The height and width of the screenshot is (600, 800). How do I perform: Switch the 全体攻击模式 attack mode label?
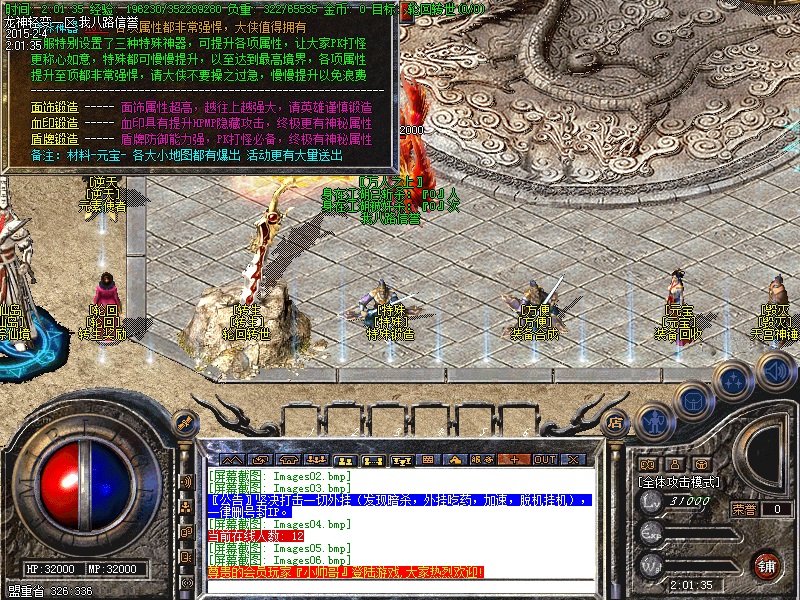coord(679,482)
